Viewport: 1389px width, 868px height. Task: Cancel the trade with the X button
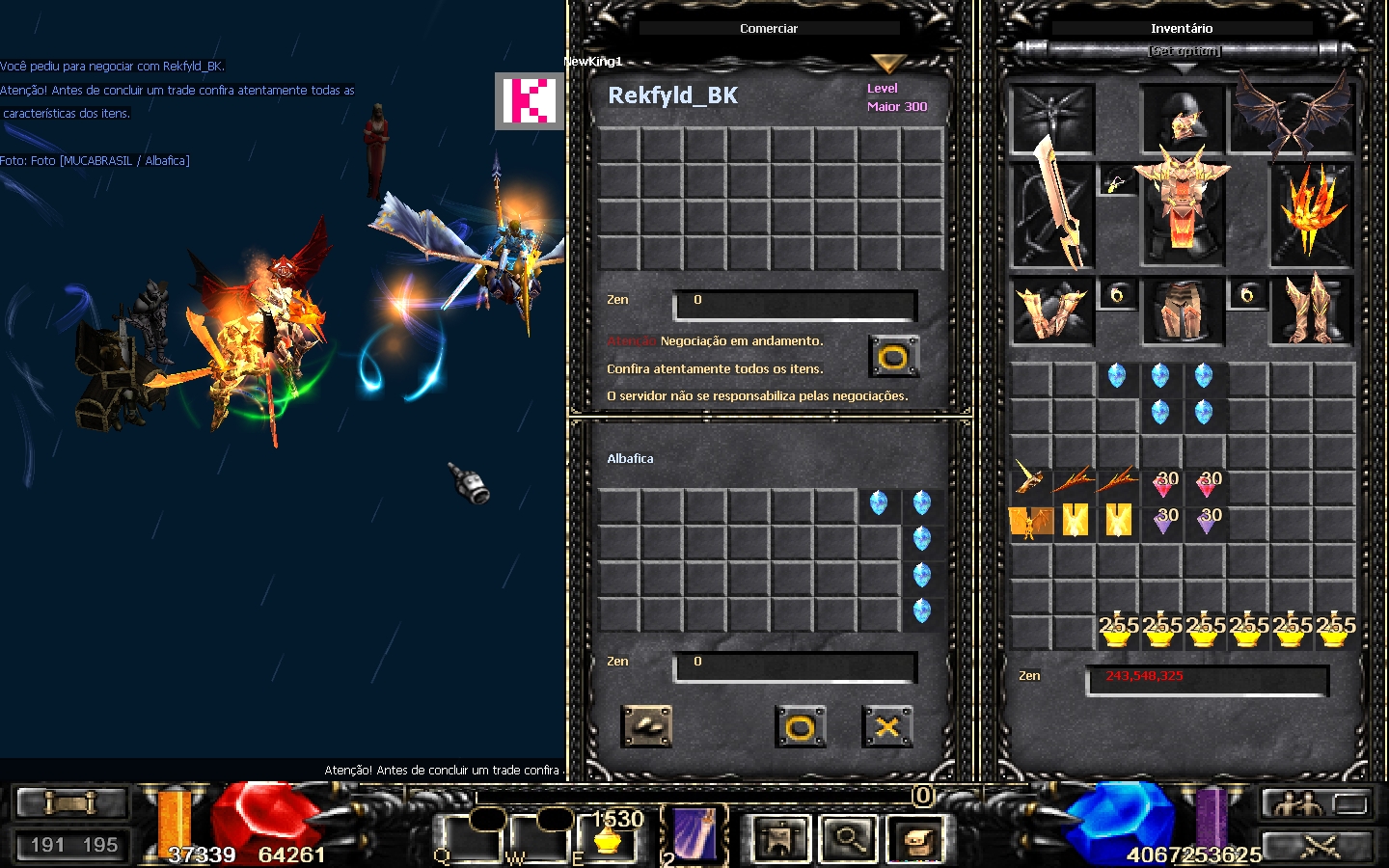coord(886,727)
